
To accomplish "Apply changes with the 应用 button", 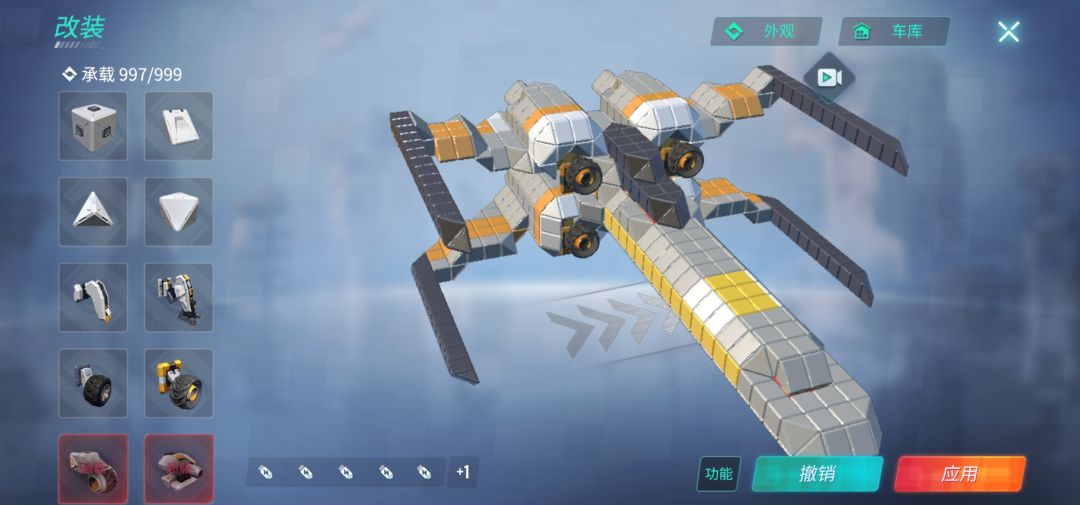I will (x=959, y=474).
